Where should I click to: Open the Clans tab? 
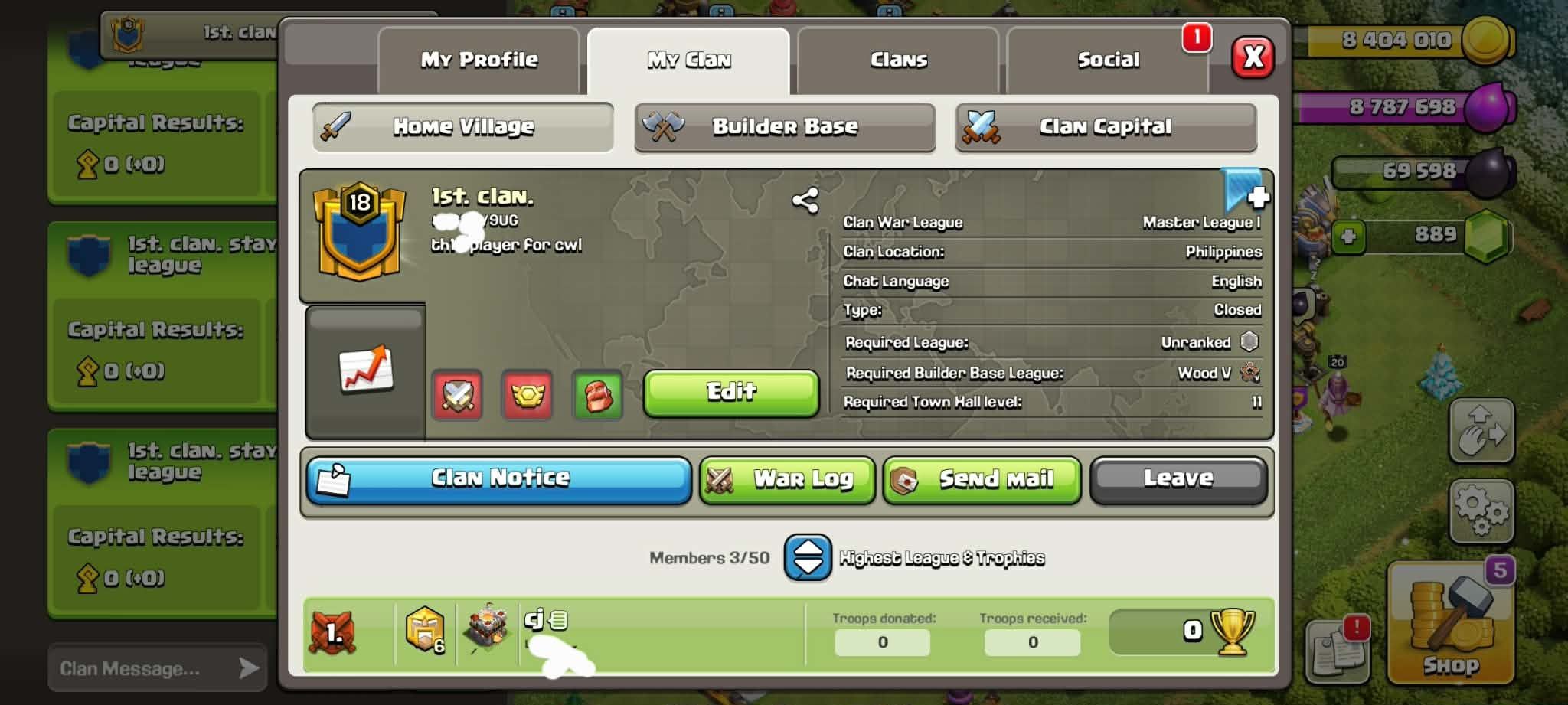click(x=898, y=60)
